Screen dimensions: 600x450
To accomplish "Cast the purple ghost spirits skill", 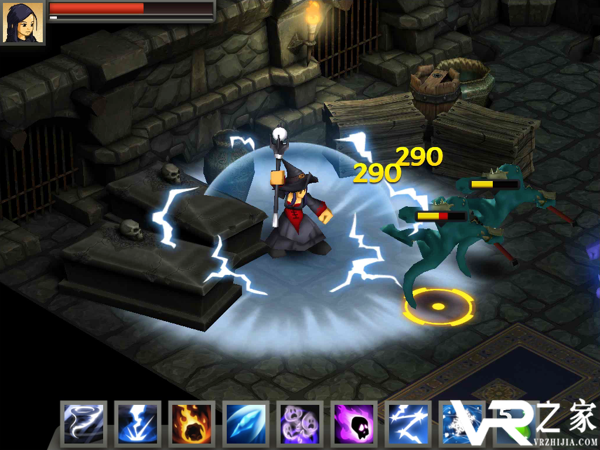I will [x=299, y=423].
